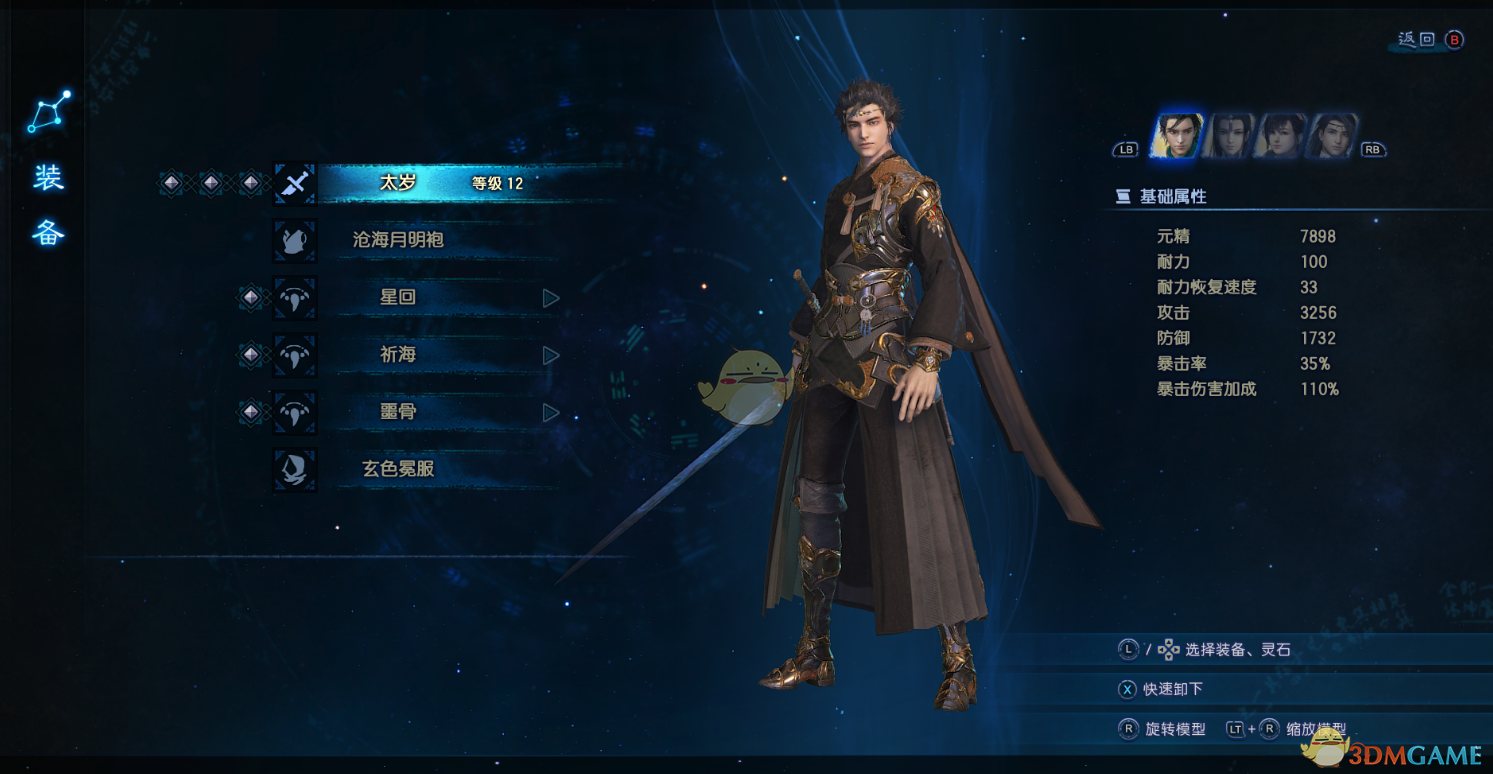Screen dimensions: 1493x774
Task: Click the 沧海月明袍 robe slot icon
Action: [x=294, y=241]
